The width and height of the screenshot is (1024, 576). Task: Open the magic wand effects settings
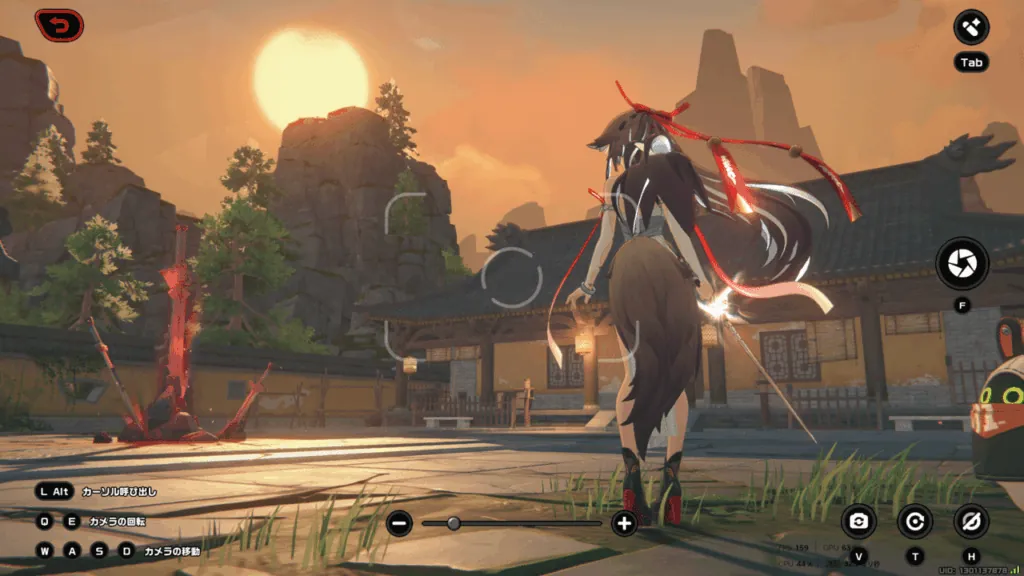(x=971, y=27)
